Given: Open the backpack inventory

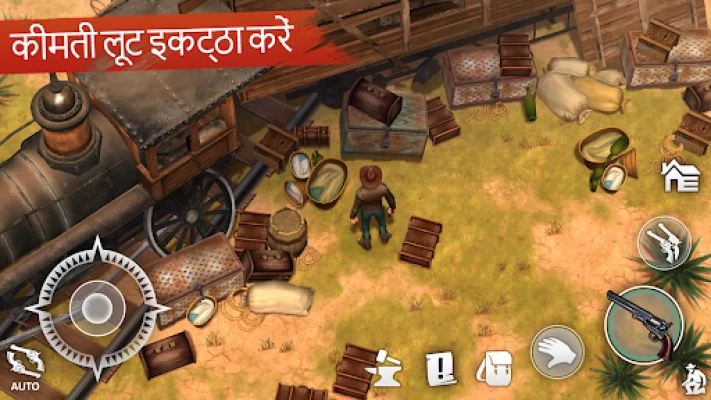Looking at the screenshot, I should pos(494,367).
